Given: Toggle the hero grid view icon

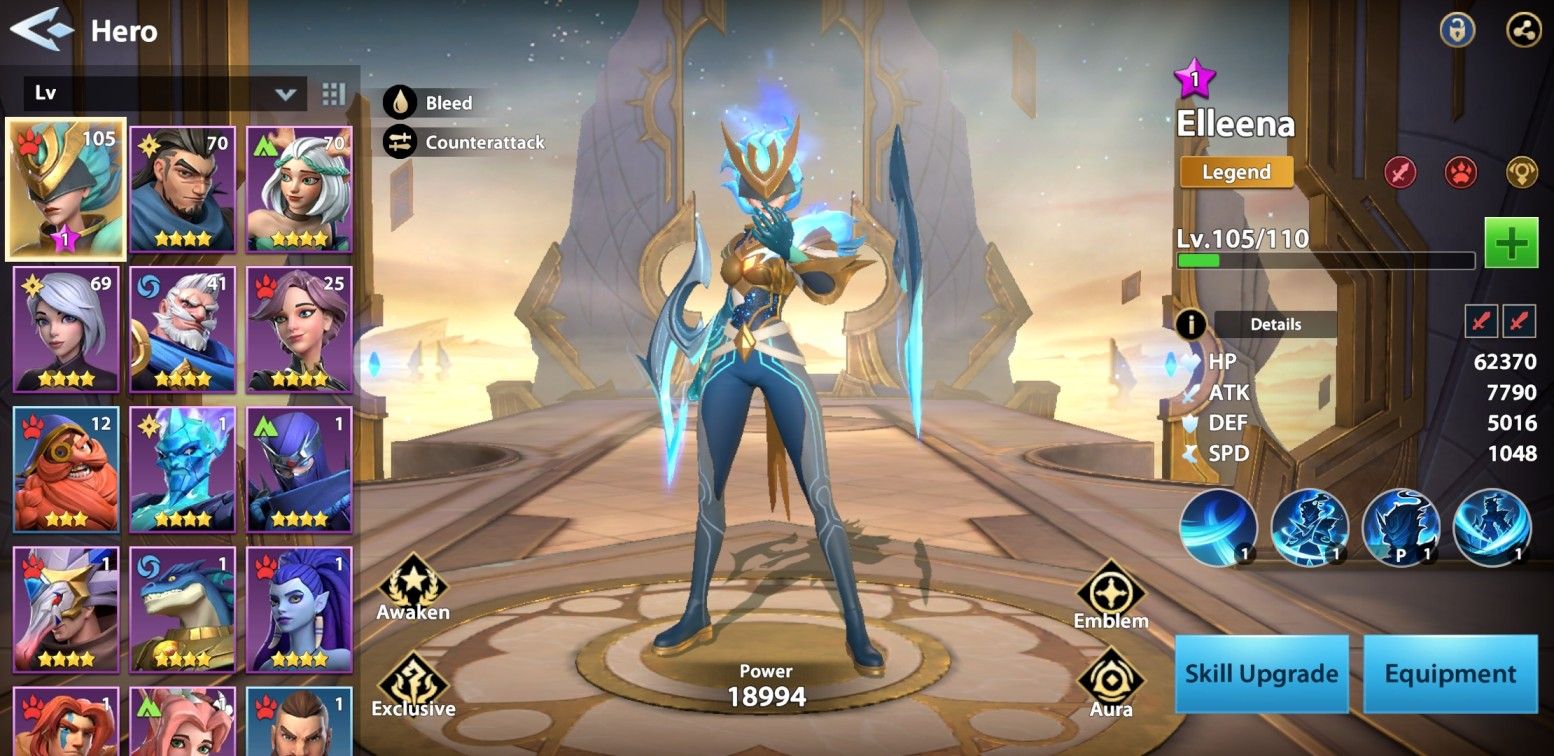Looking at the screenshot, I should coord(334,94).
